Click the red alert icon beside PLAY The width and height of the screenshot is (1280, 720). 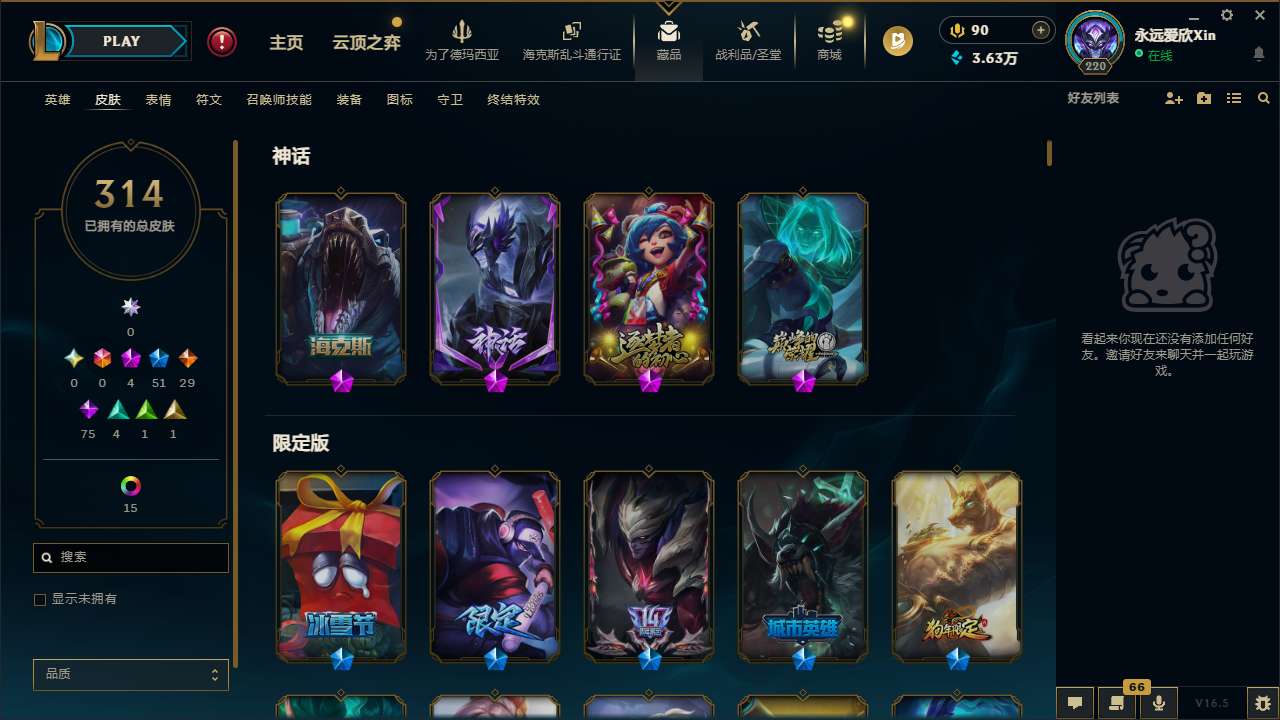(221, 41)
